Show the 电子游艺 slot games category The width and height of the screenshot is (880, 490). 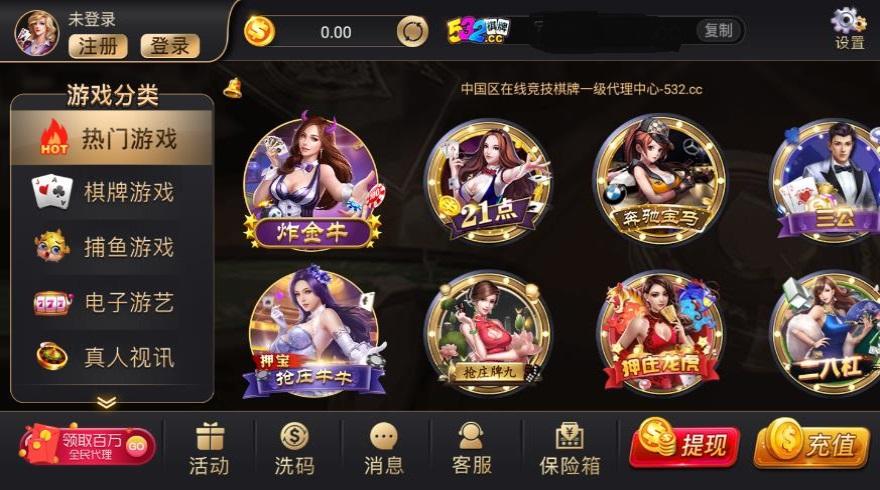pos(112,302)
